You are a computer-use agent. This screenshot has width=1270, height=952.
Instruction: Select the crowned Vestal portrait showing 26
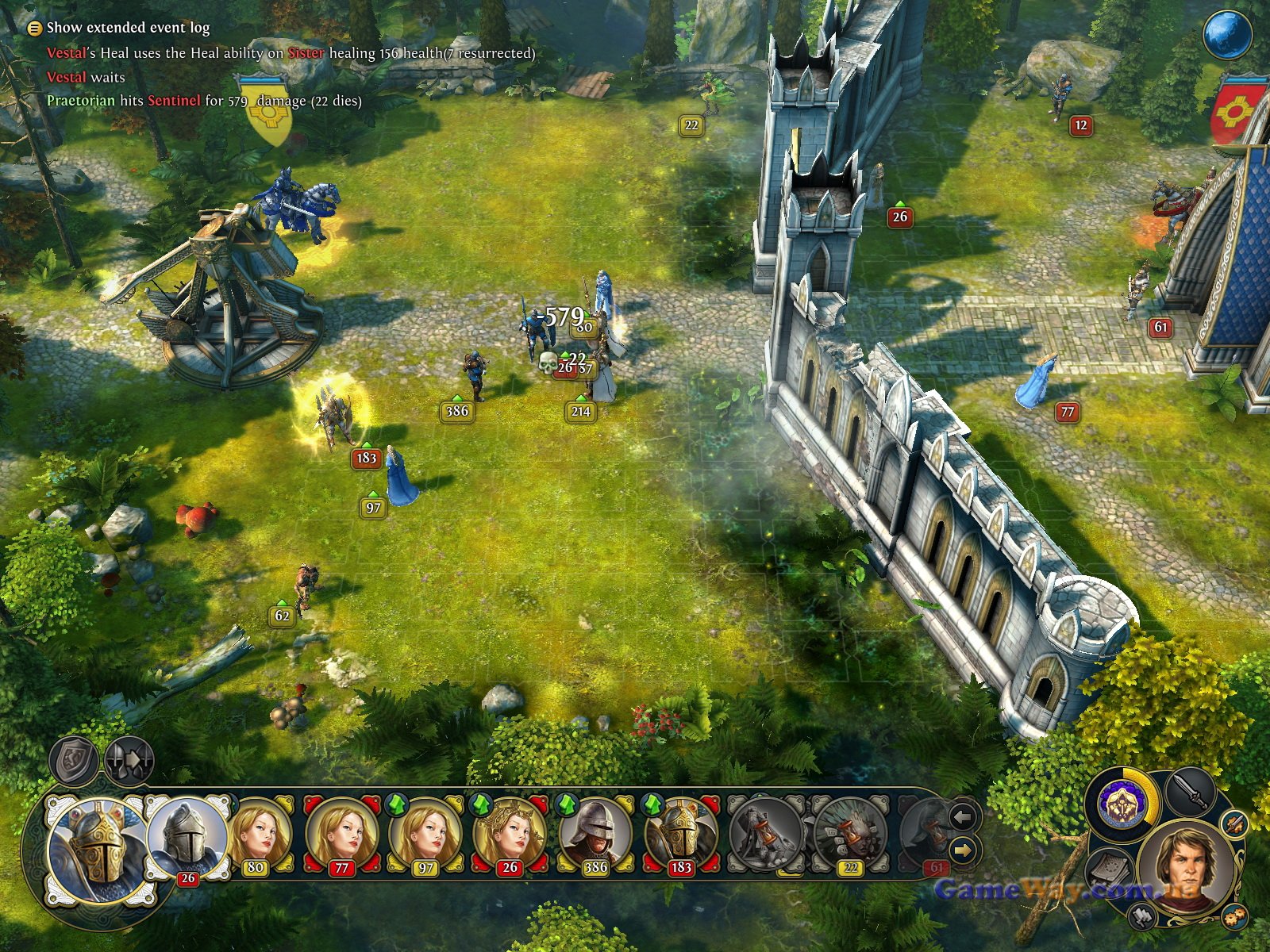(x=510, y=833)
